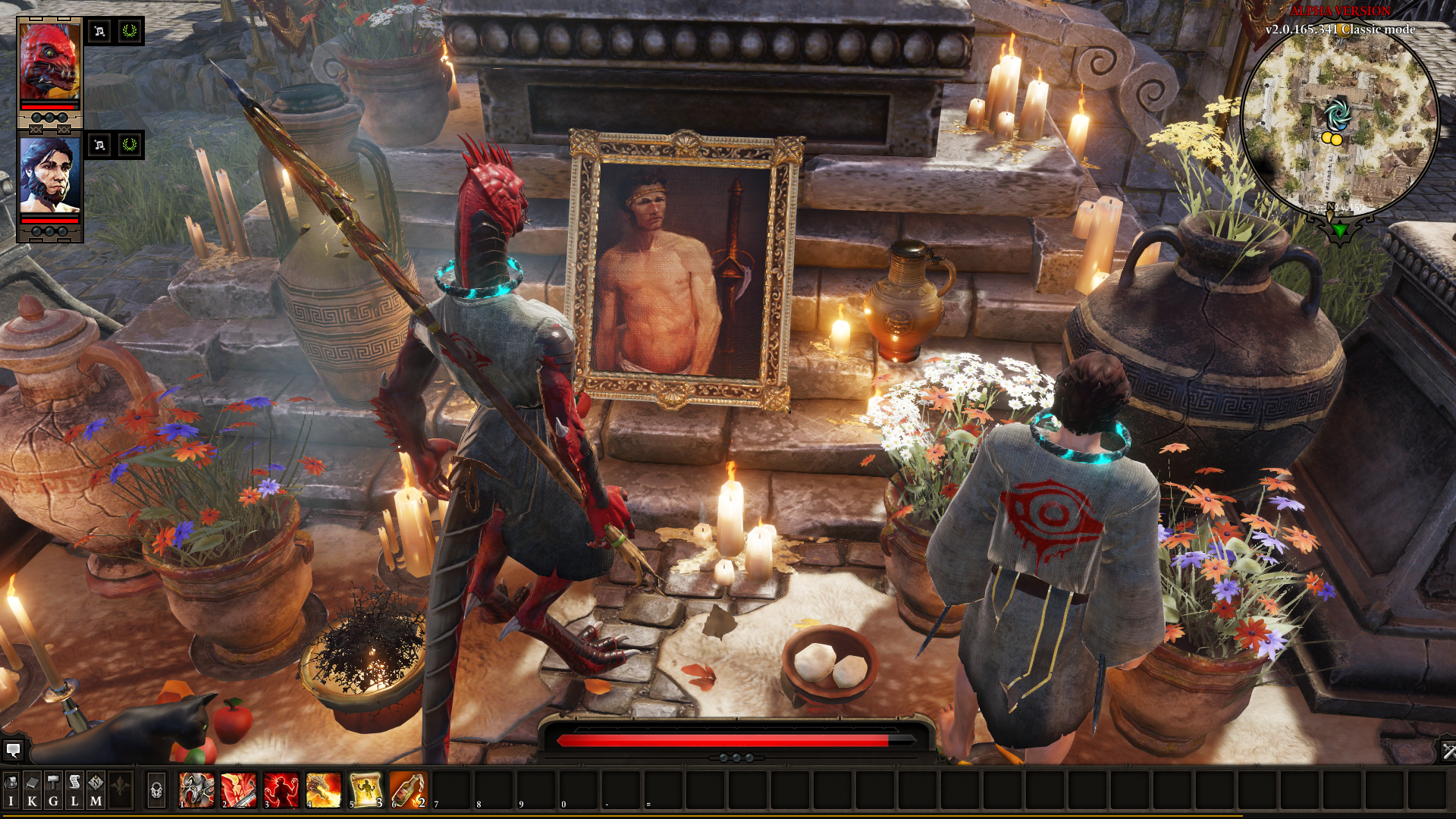The image size is (1456, 819).
Task: Toggle the hotbar padlock
Action: click(156, 791)
